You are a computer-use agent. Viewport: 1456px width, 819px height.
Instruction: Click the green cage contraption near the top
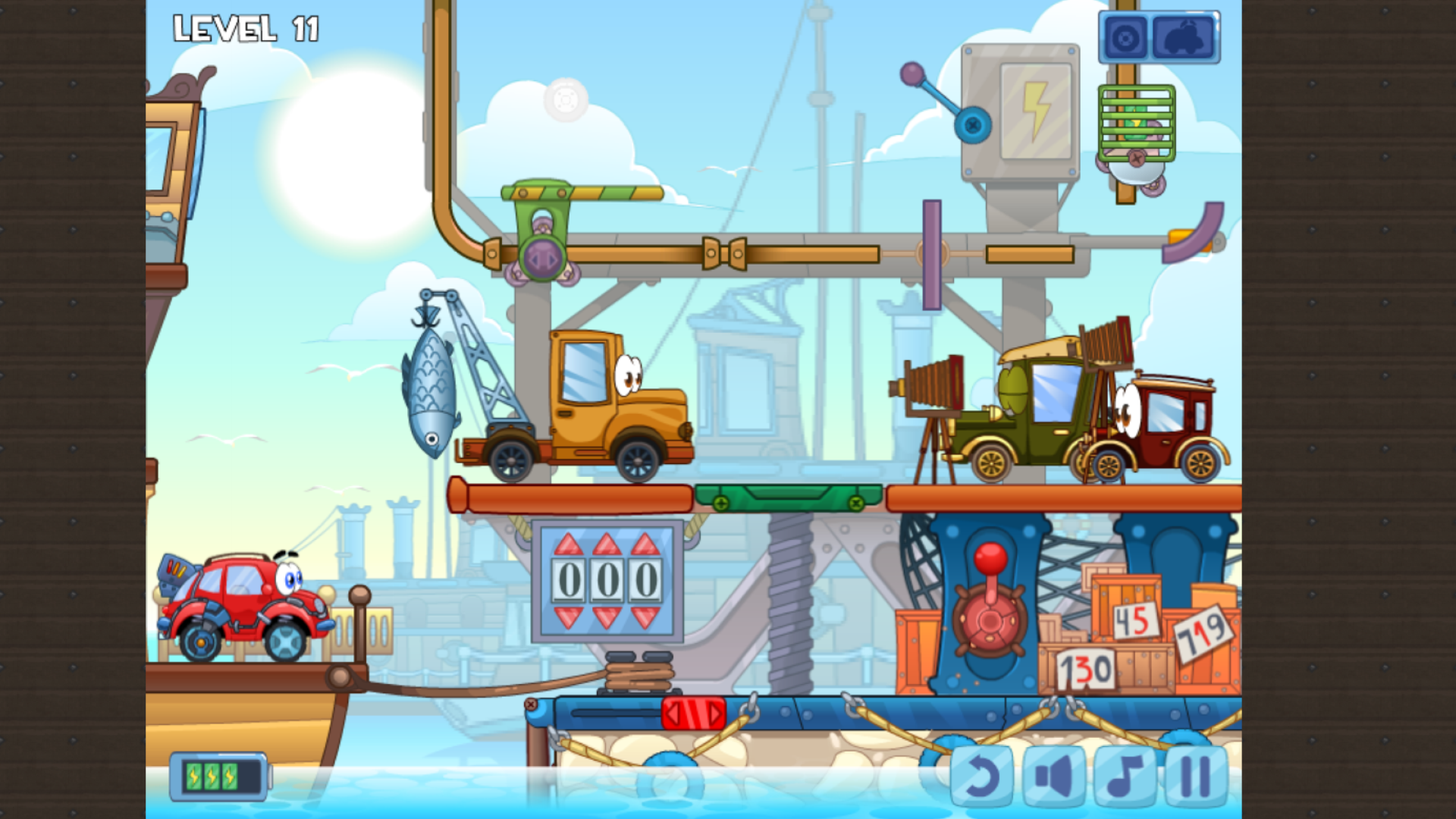1134,121
